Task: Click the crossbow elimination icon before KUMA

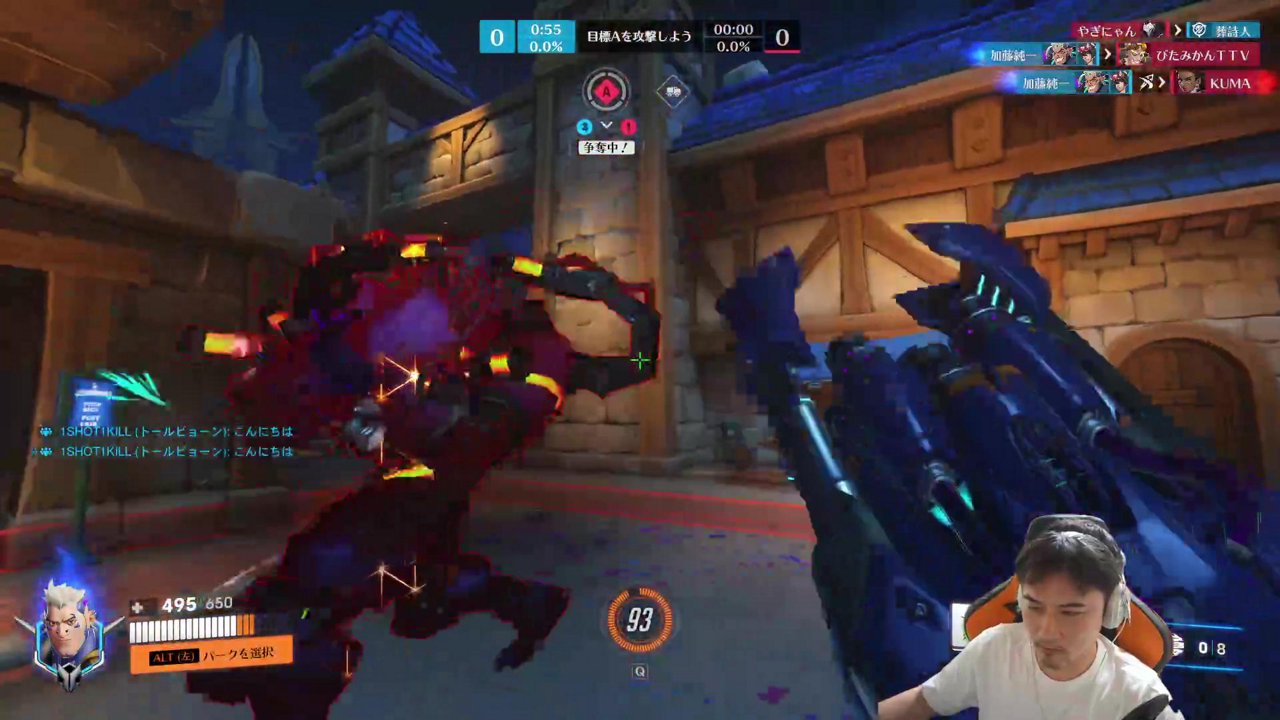Action: pos(1150,83)
